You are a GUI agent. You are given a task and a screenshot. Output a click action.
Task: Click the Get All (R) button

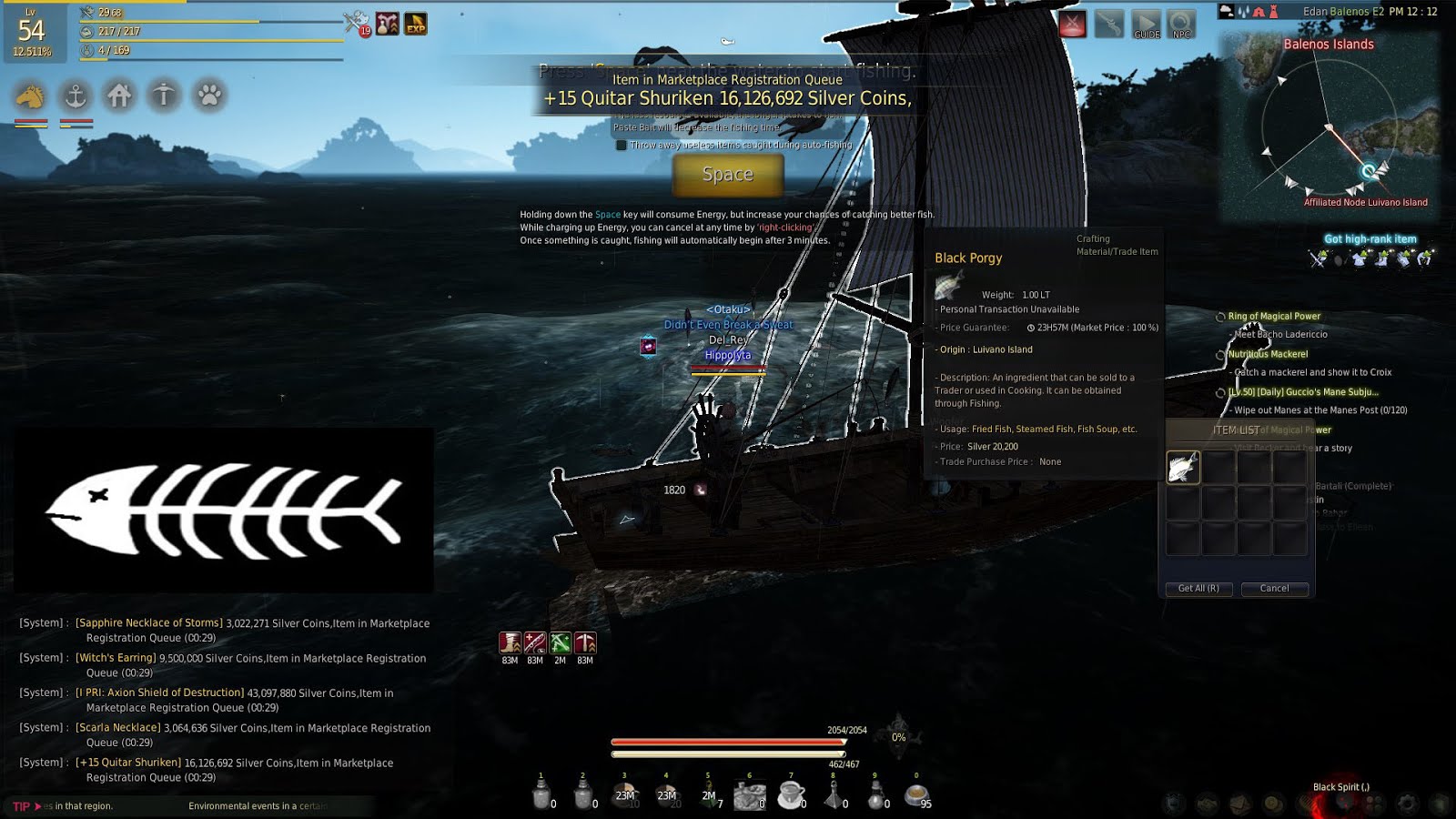click(1198, 589)
